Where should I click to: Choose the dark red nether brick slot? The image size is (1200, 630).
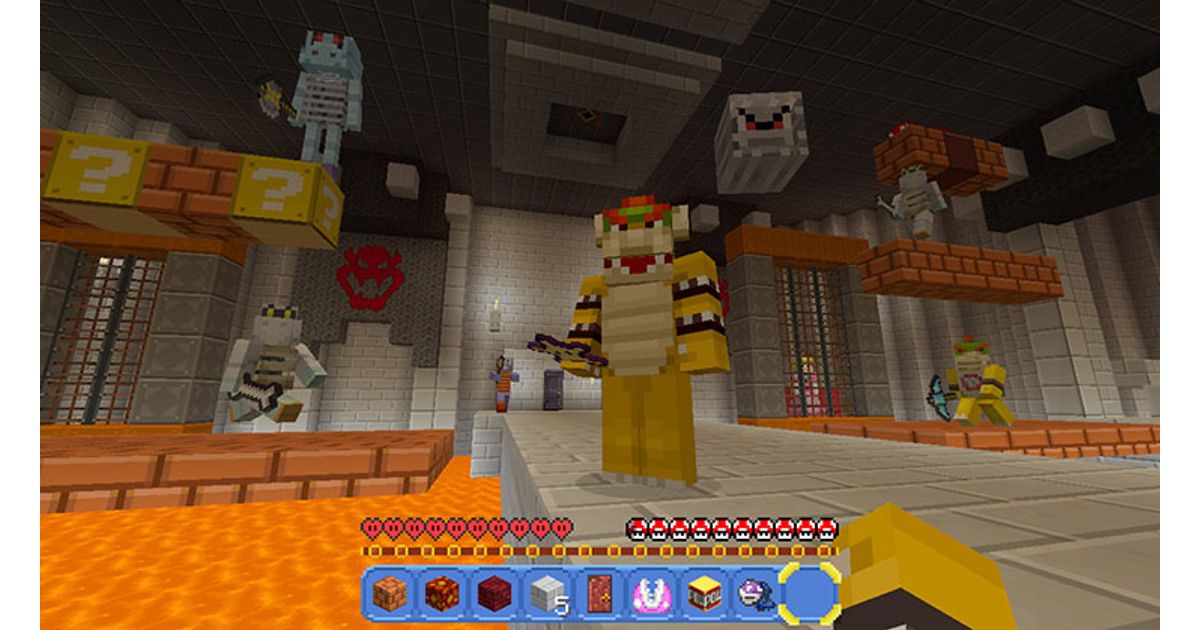[493, 594]
